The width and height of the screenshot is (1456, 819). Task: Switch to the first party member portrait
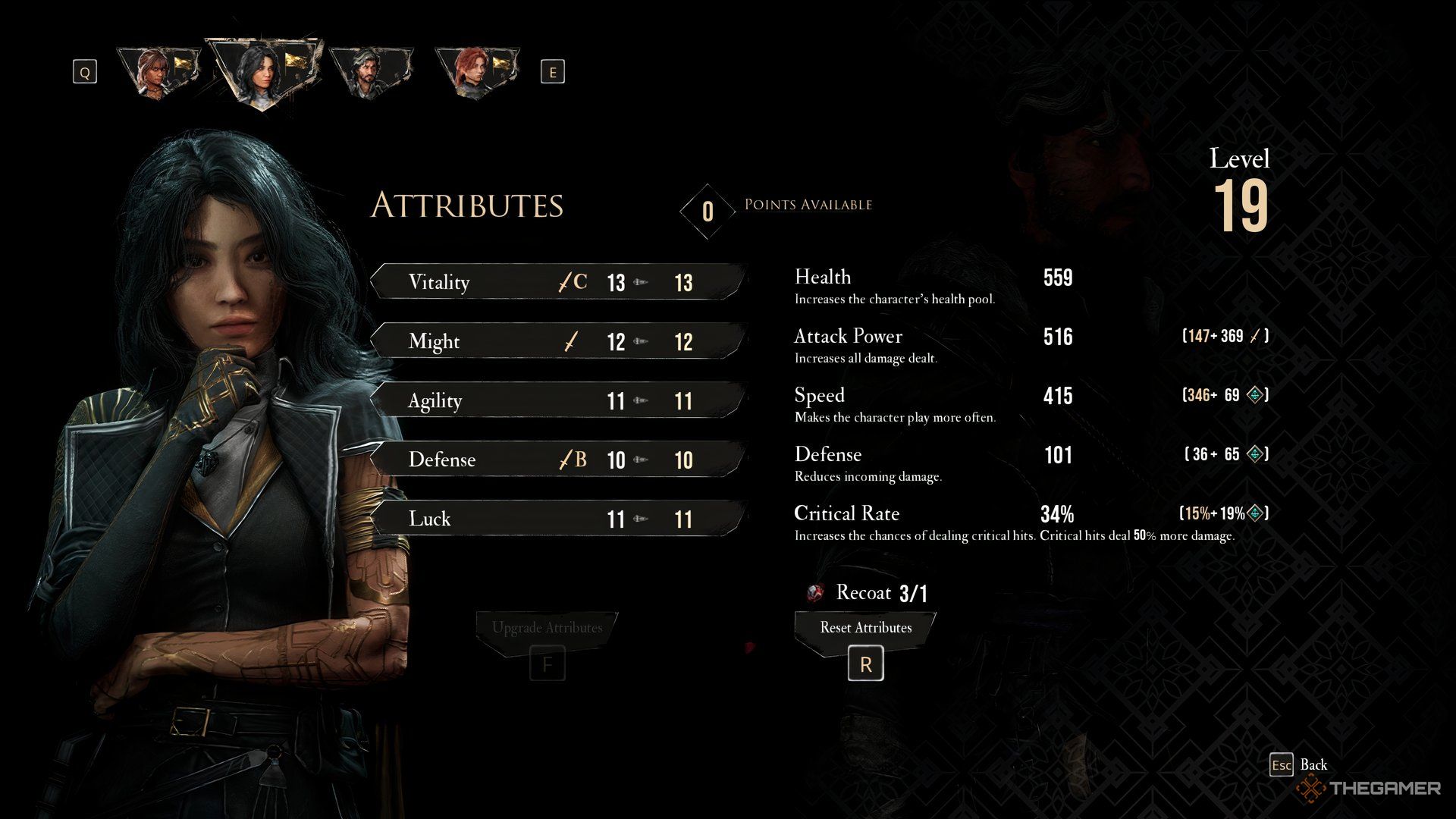[x=158, y=71]
